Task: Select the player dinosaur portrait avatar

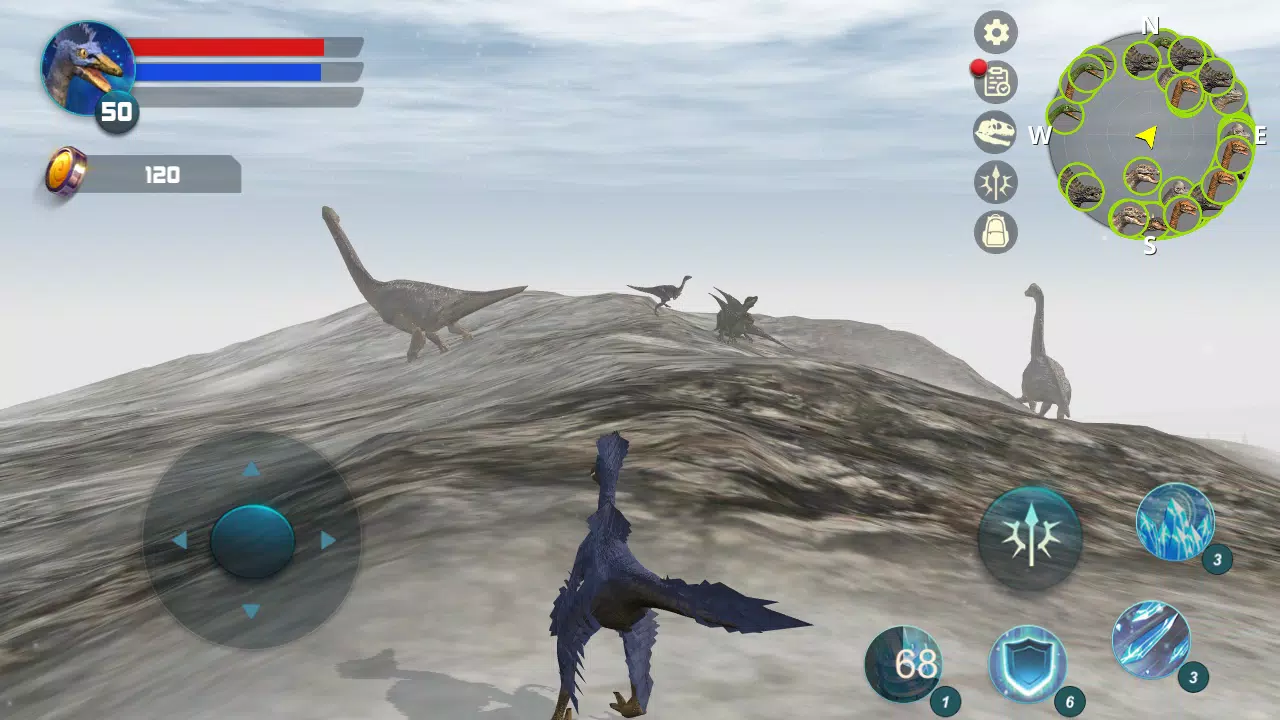Action: click(85, 65)
